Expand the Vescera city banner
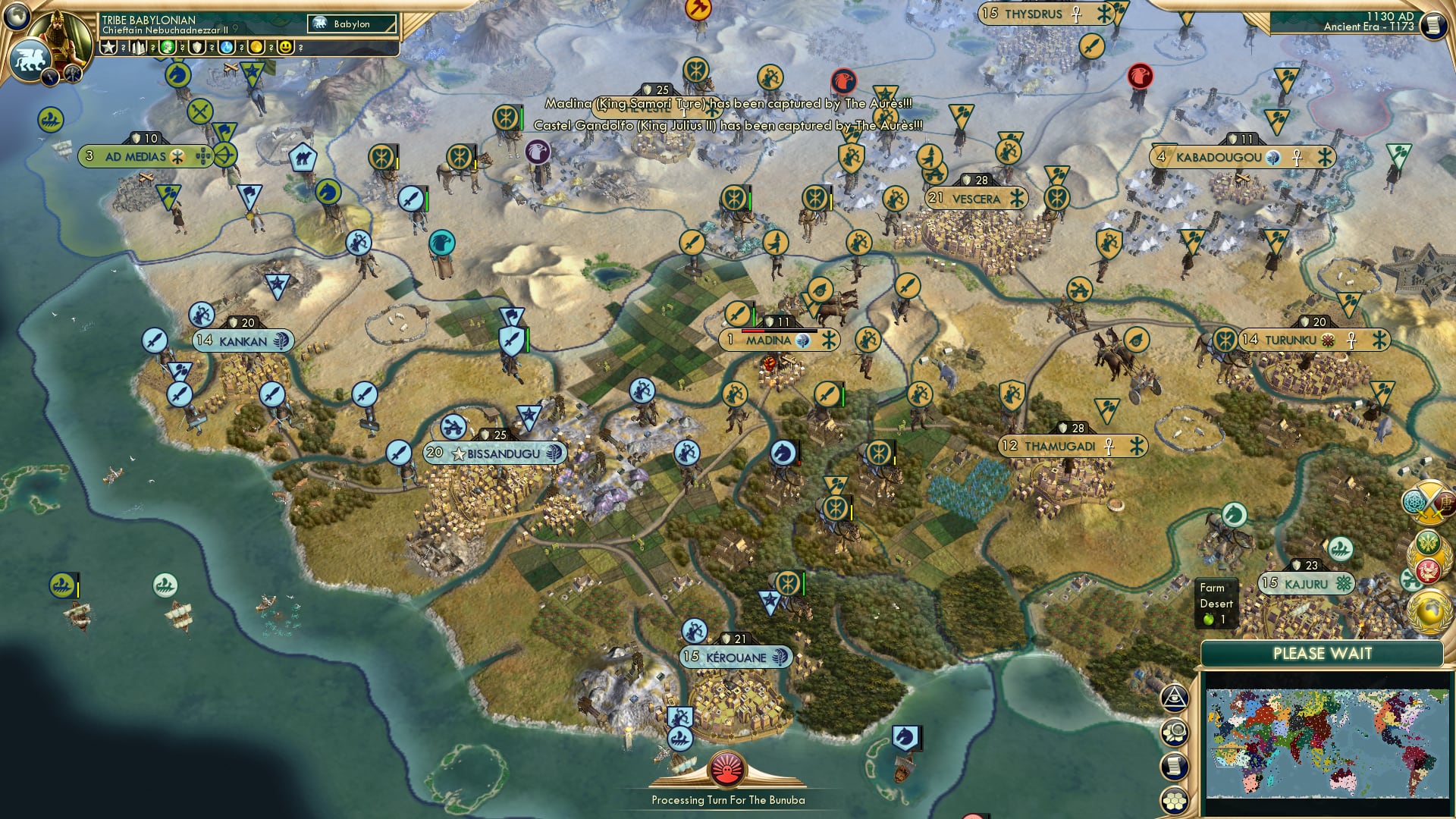1456x819 pixels. coord(976,197)
